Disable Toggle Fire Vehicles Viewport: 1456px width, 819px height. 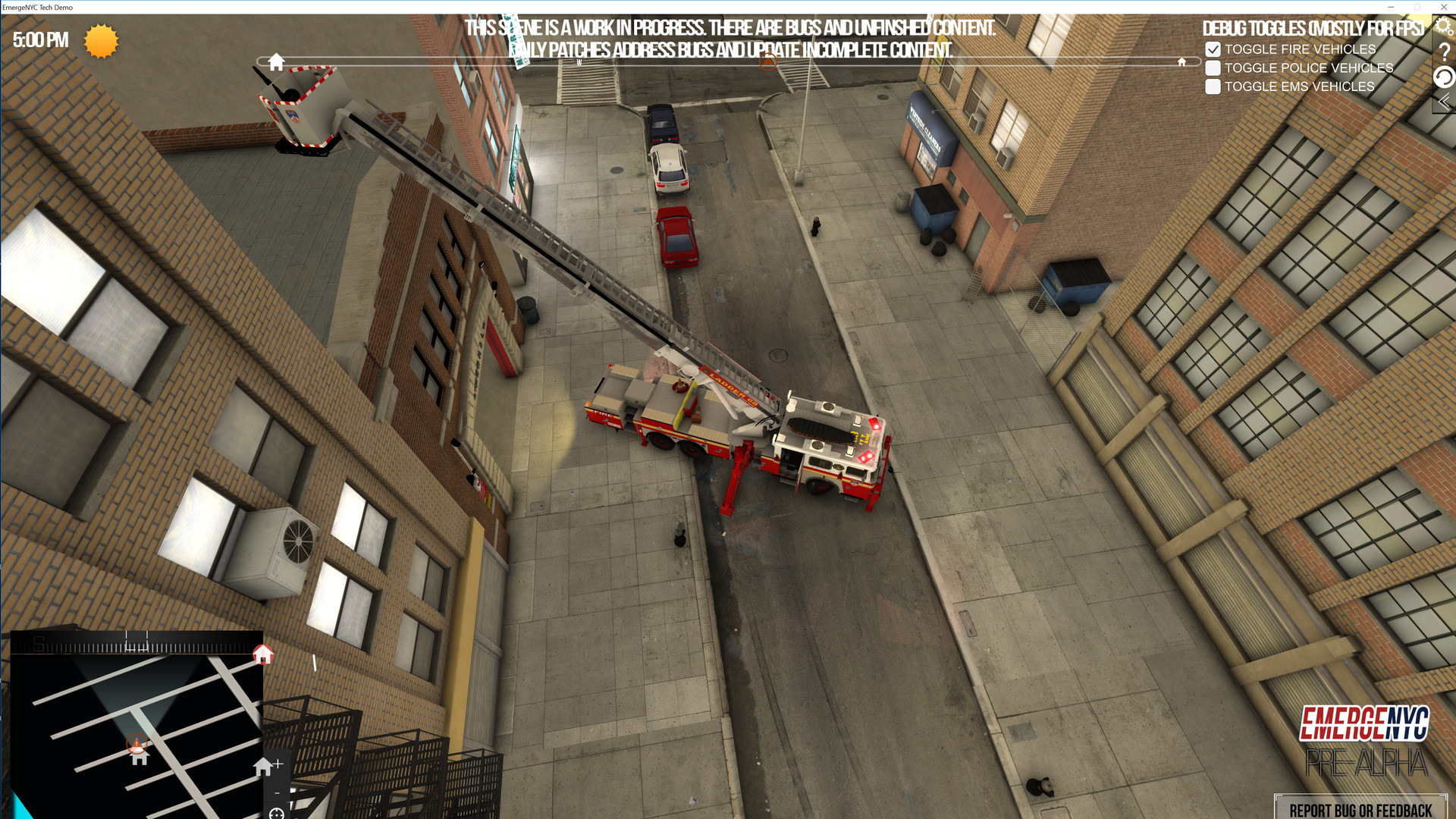pos(1213,49)
